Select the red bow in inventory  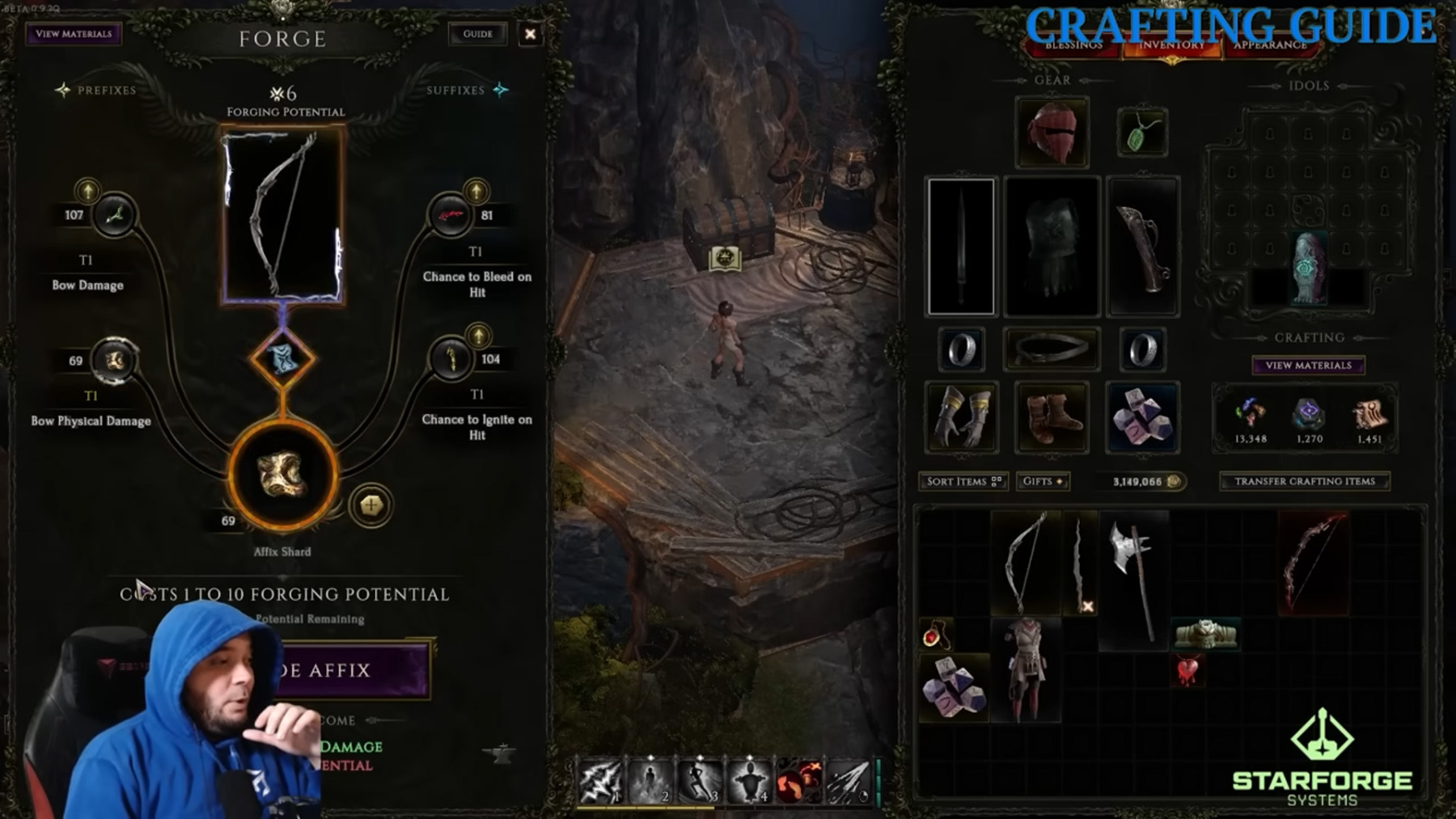1312,563
